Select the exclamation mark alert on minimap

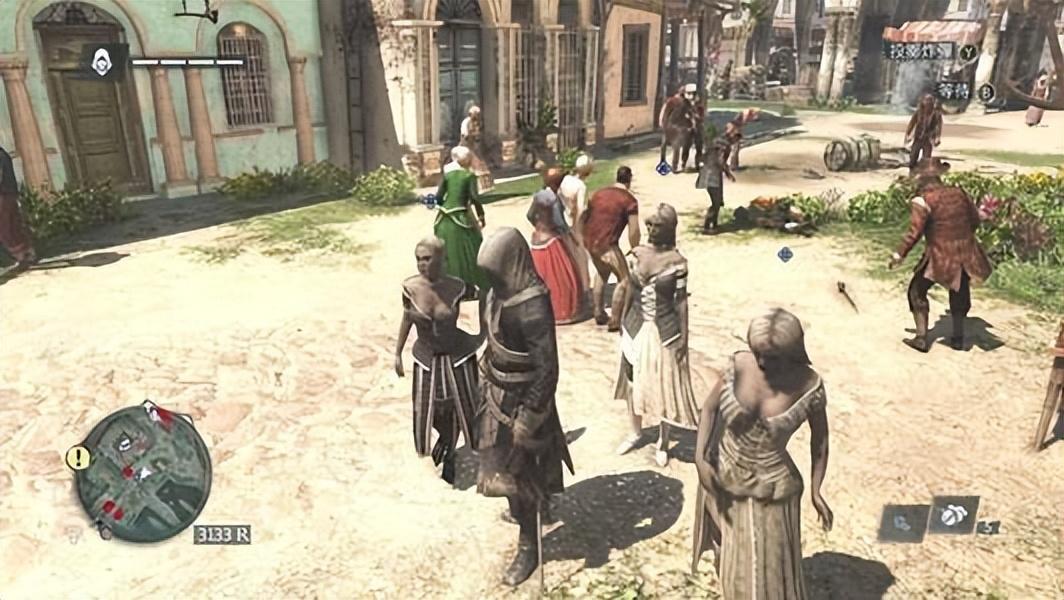pos(77,458)
